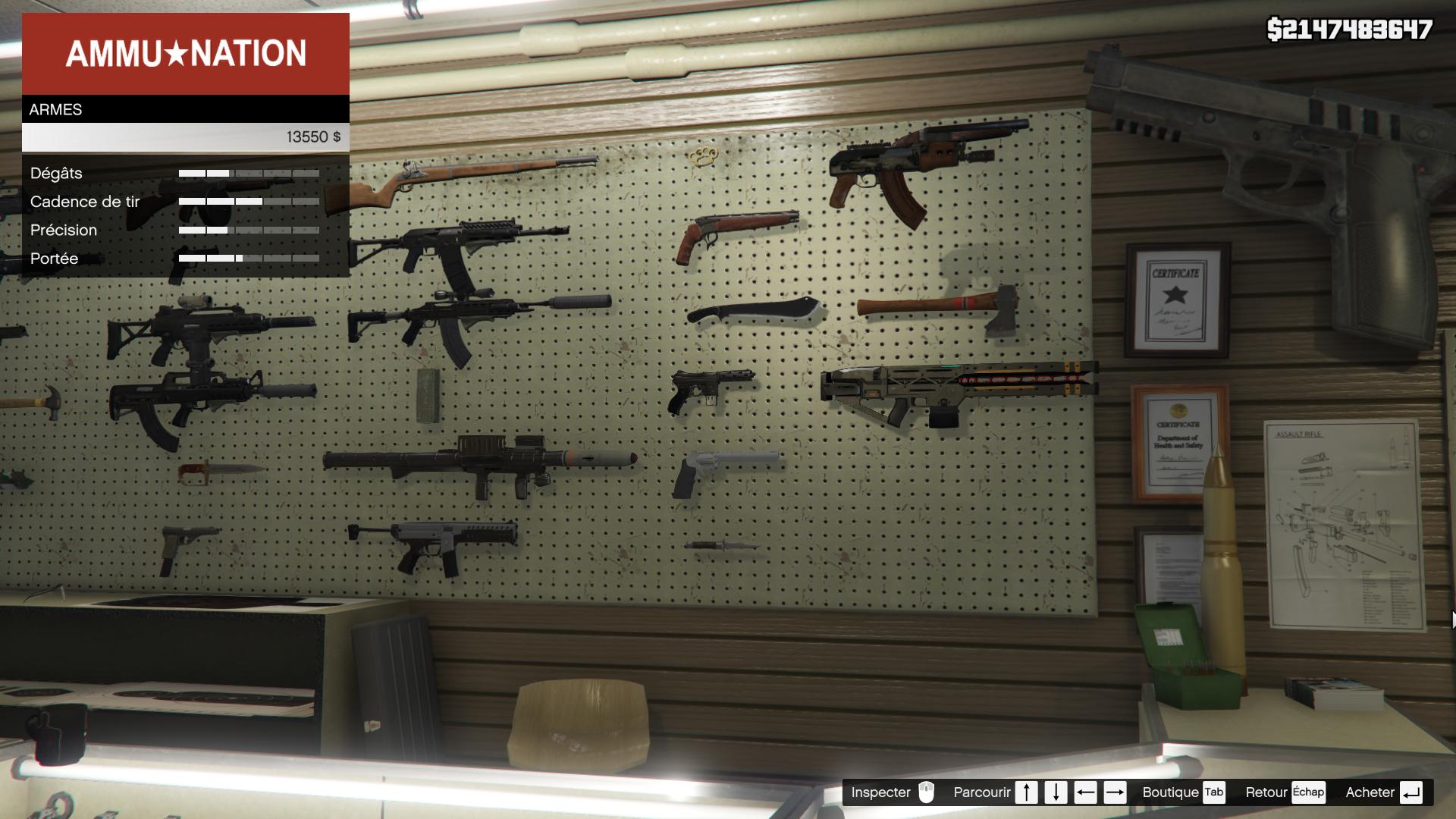1456x819 pixels.
Task: Buy the weapon with Acheter
Action: pyautogui.click(x=1383, y=792)
